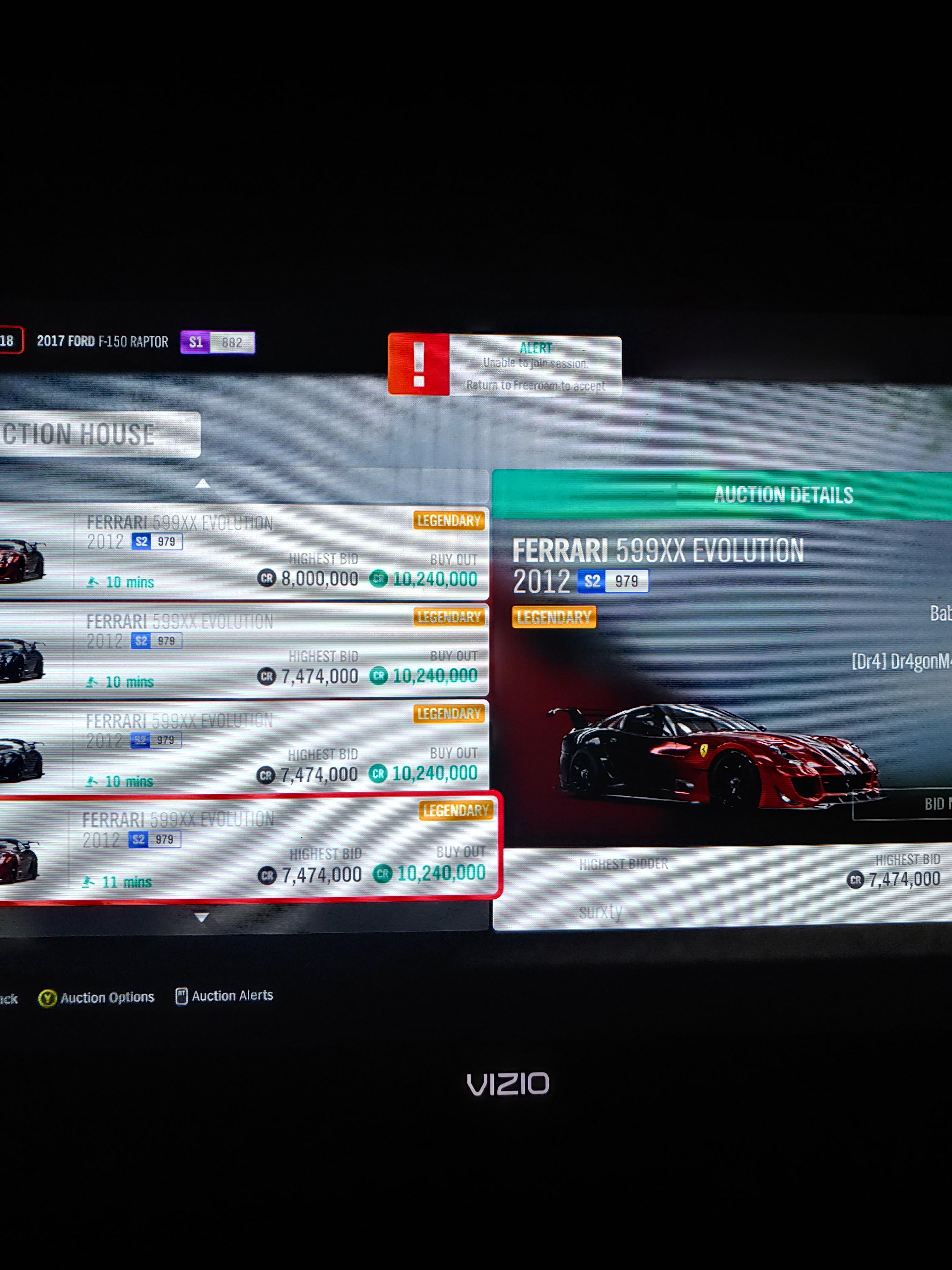Click the down arrow below the auction list
The height and width of the screenshot is (1270, 952).
201,917
